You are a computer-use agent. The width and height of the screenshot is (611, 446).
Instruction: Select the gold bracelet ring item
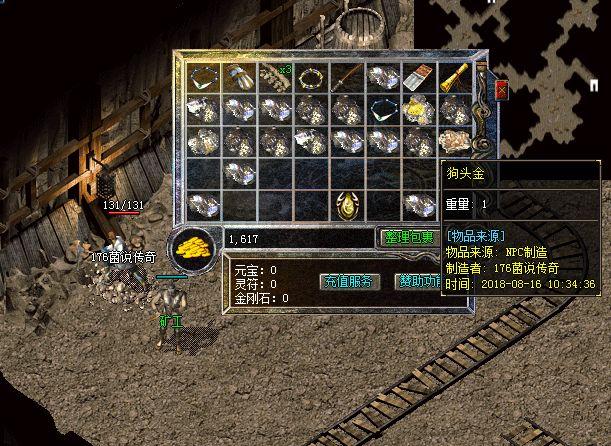pos(312,77)
